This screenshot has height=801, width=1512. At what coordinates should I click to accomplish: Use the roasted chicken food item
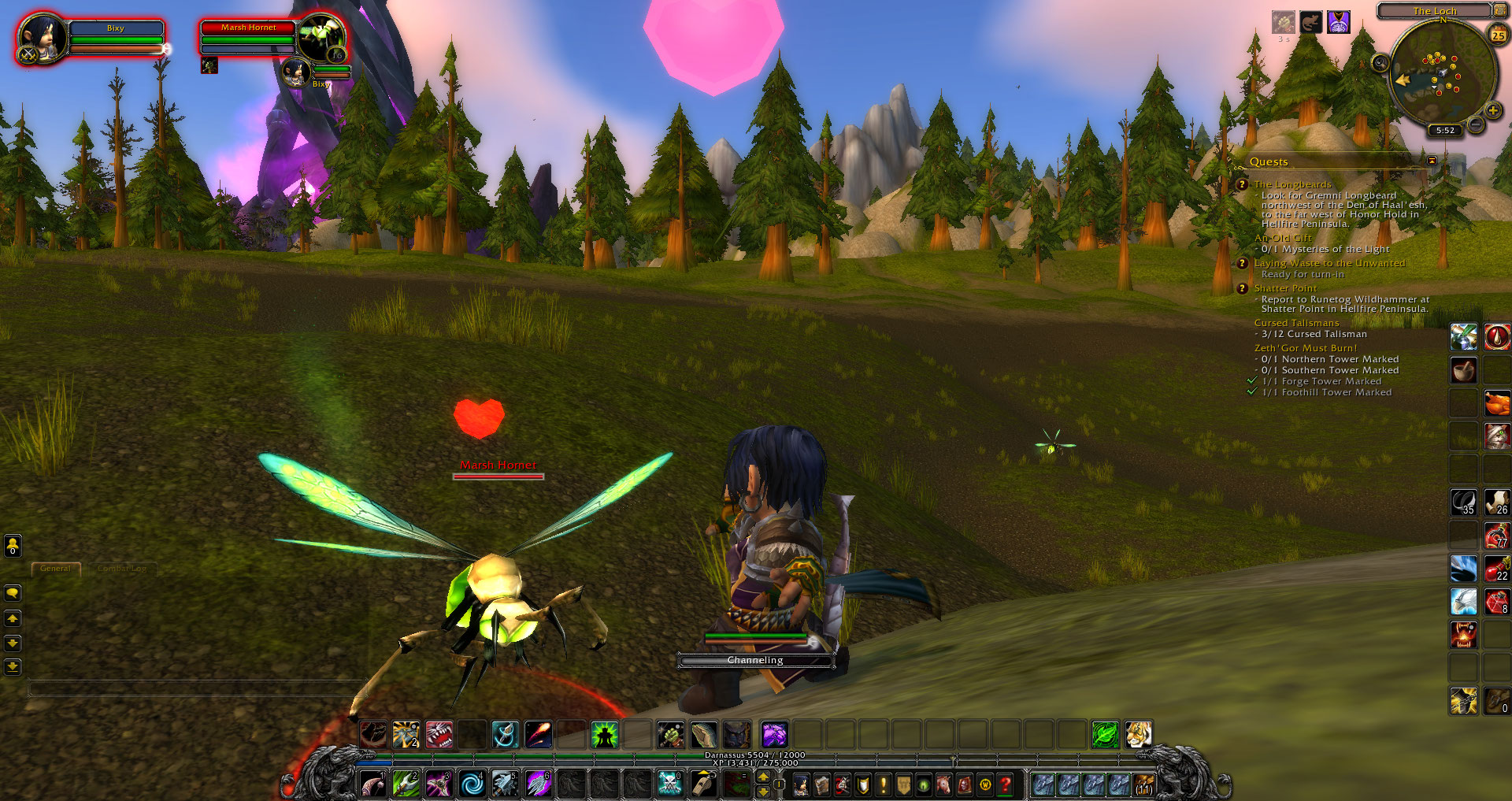tap(1496, 403)
